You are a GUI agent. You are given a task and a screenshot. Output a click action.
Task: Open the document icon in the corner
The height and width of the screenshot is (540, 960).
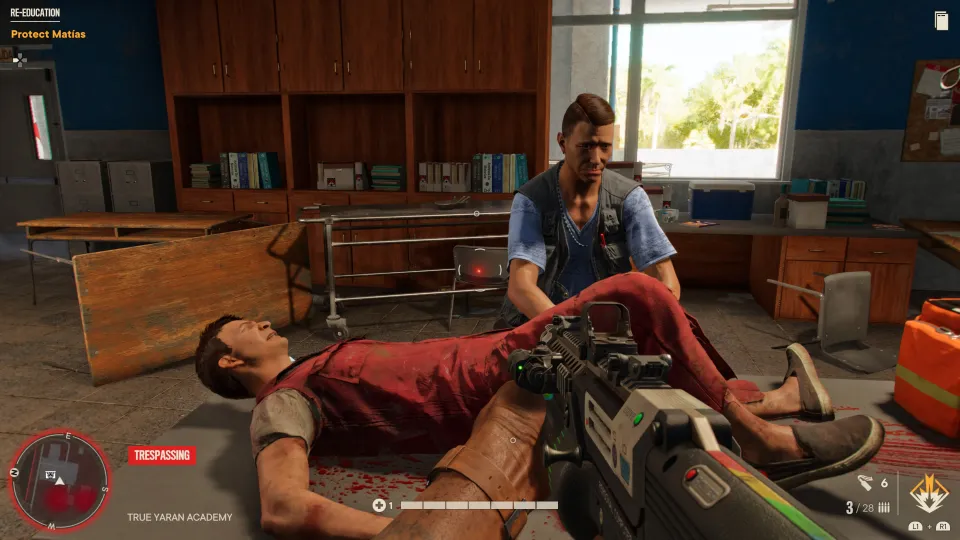(941, 20)
